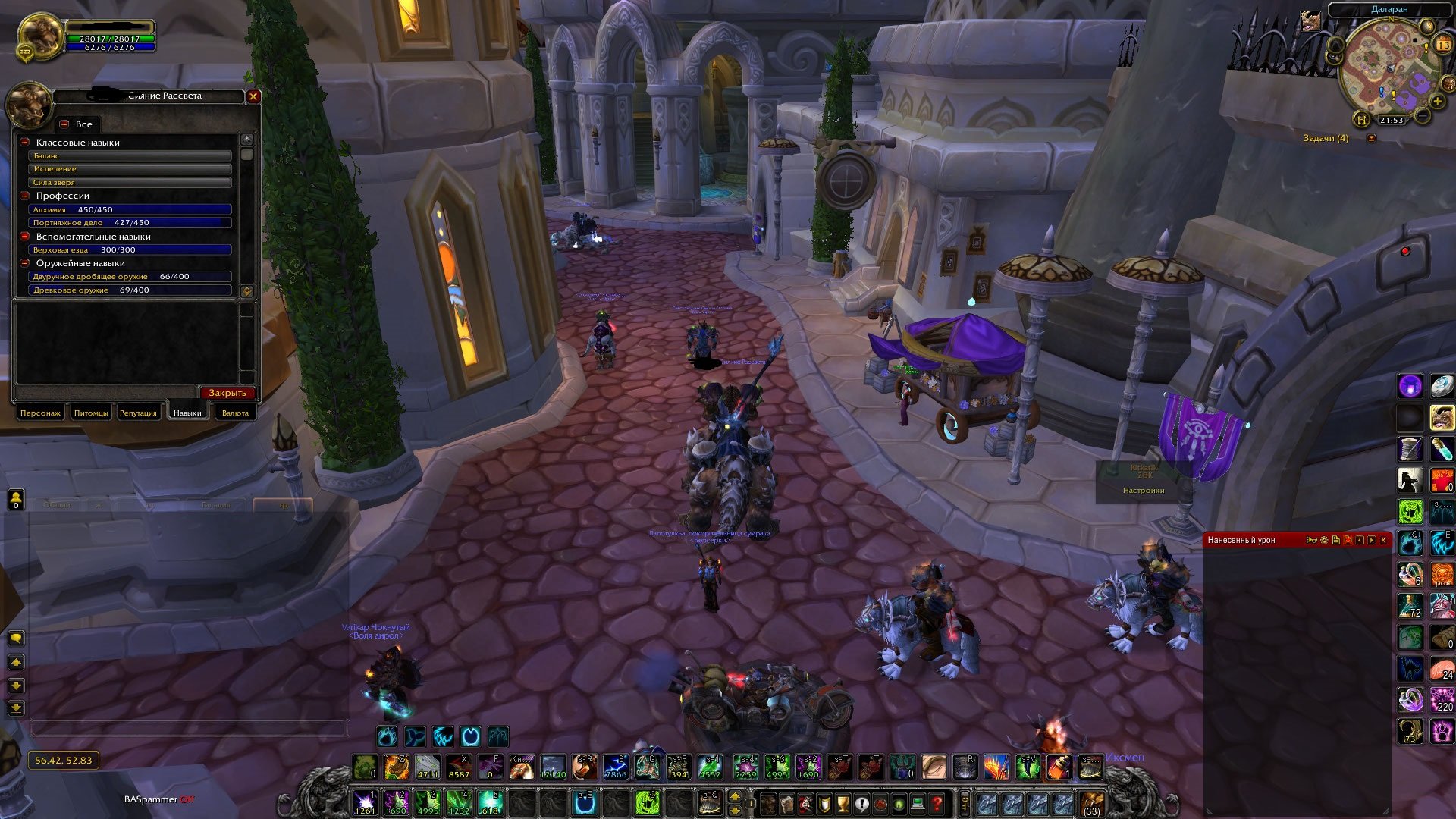Collapse the Классовые навыки category
1456x819 pixels.
click(25, 143)
